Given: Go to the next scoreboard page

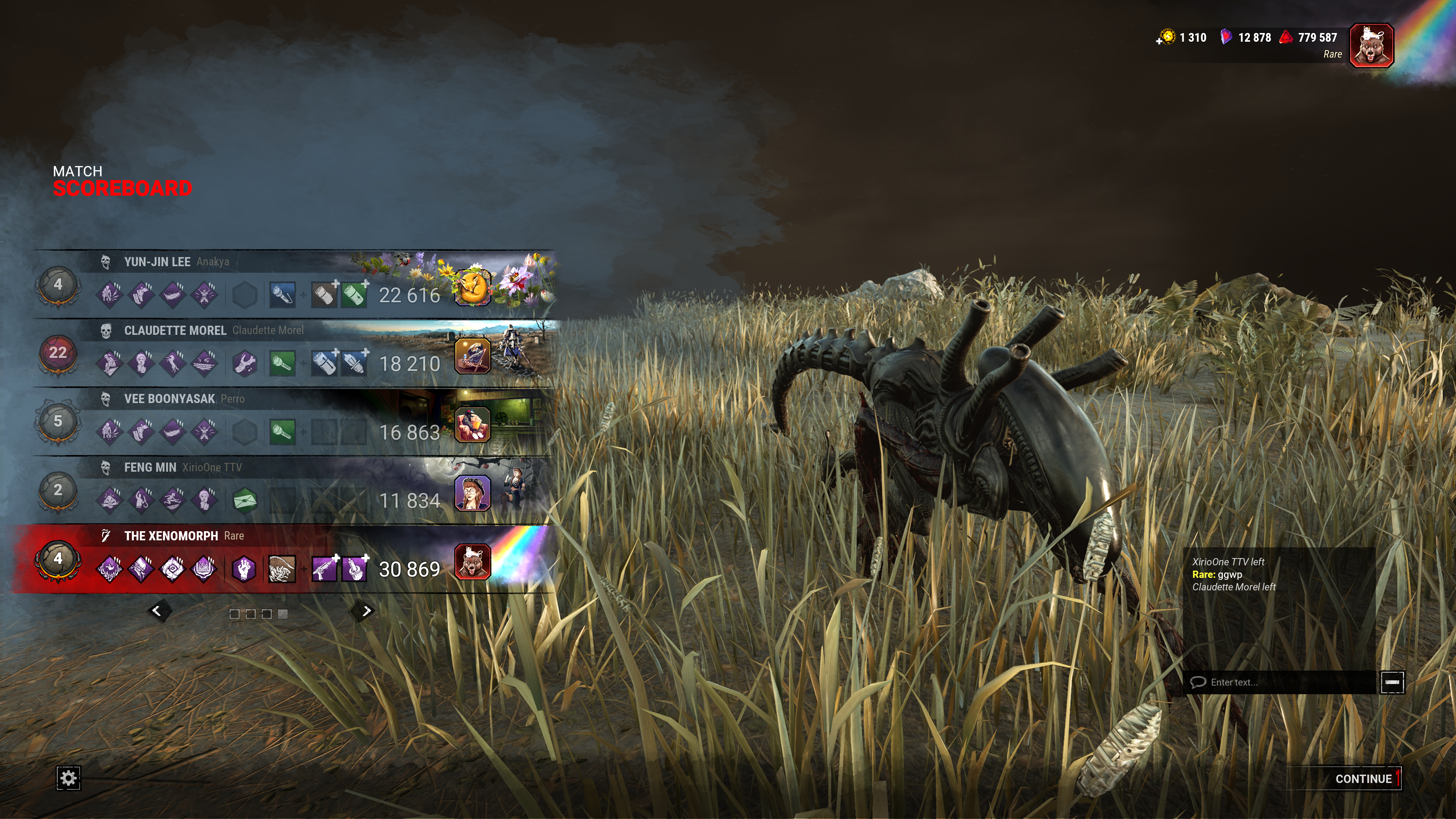Looking at the screenshot, I should [366, 611].
